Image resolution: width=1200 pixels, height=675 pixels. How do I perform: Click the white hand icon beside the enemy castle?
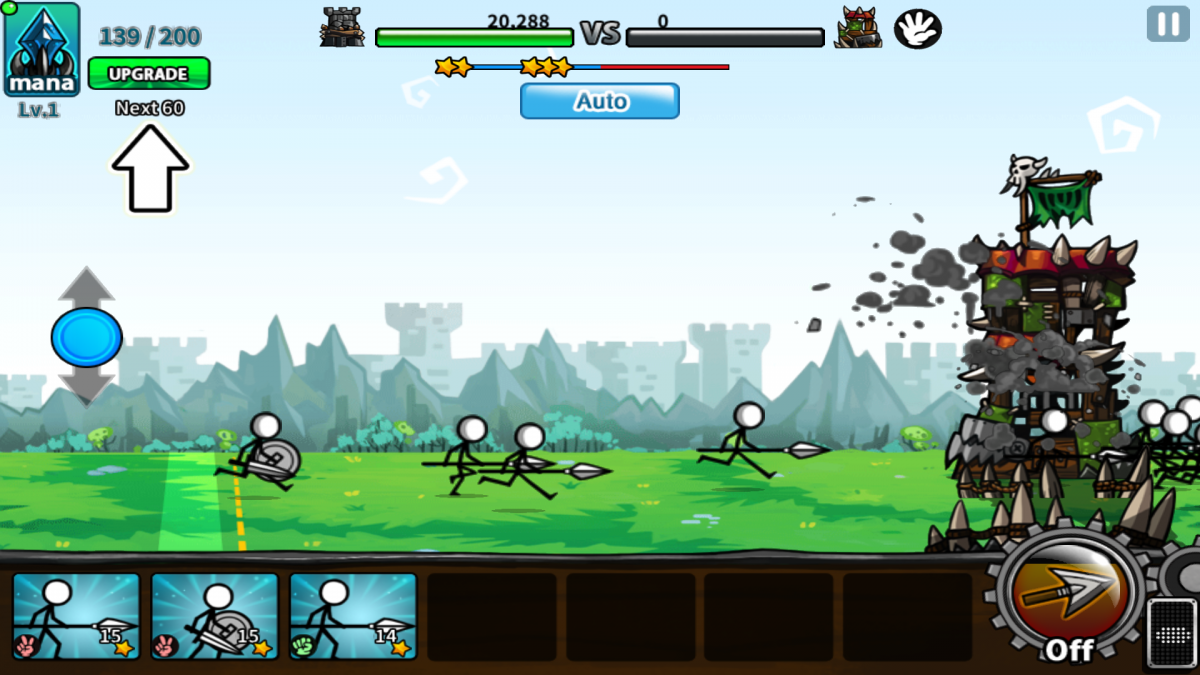[x=917, y=29]
